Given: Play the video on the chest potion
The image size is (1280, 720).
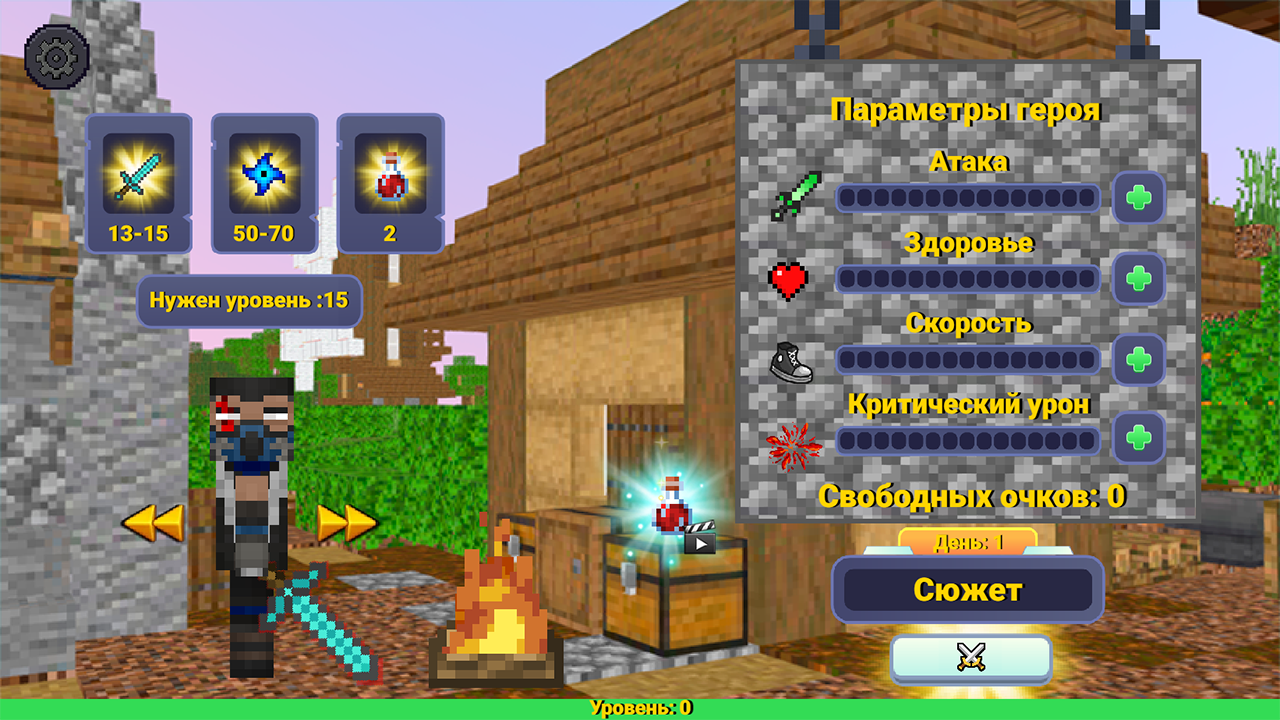Looking at the screenshot, I should (x=700, y=543).
